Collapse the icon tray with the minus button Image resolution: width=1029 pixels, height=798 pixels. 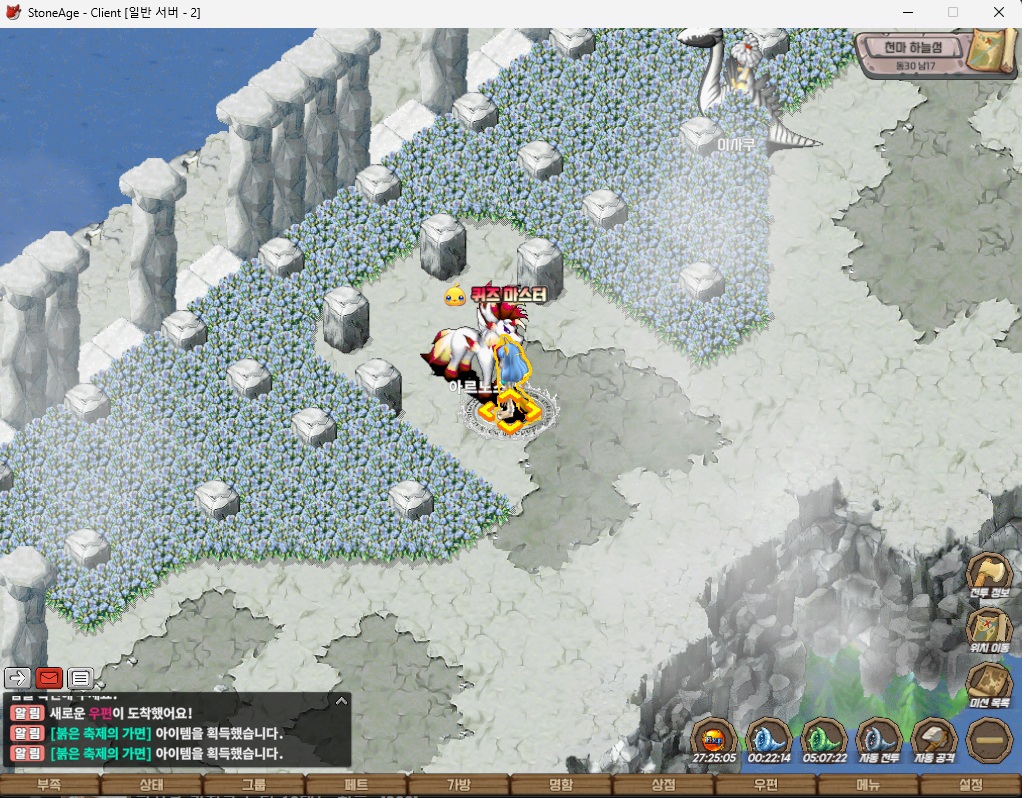989,741
